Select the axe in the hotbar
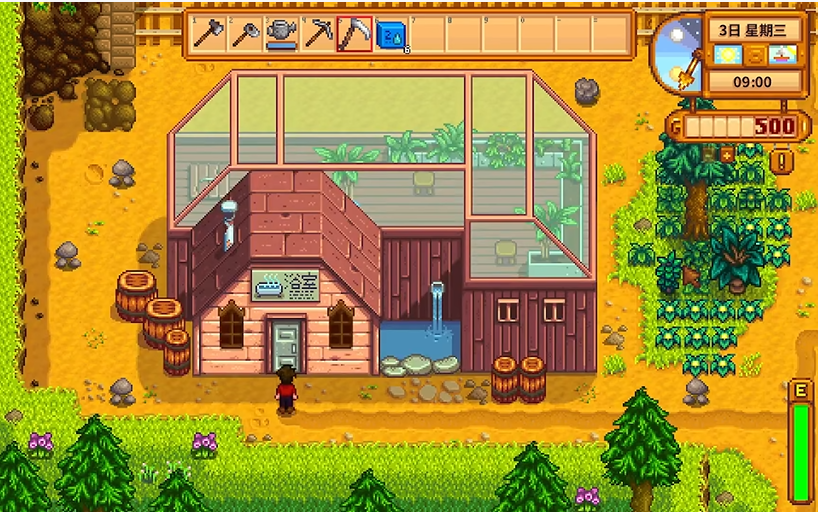This screenshot has width=818, height=512. [209, 34]
